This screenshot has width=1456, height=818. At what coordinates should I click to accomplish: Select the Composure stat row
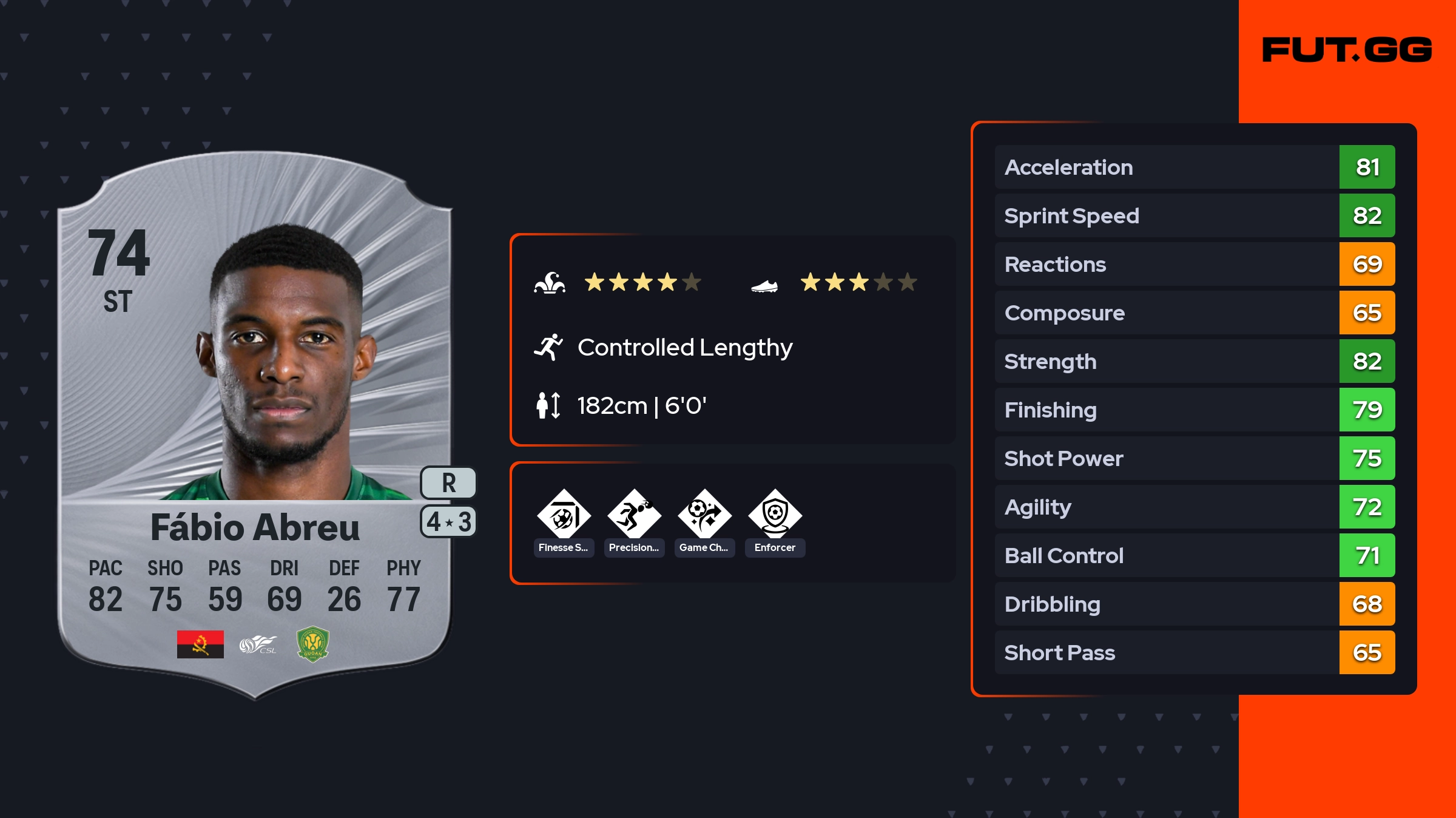pos(1194,313)
